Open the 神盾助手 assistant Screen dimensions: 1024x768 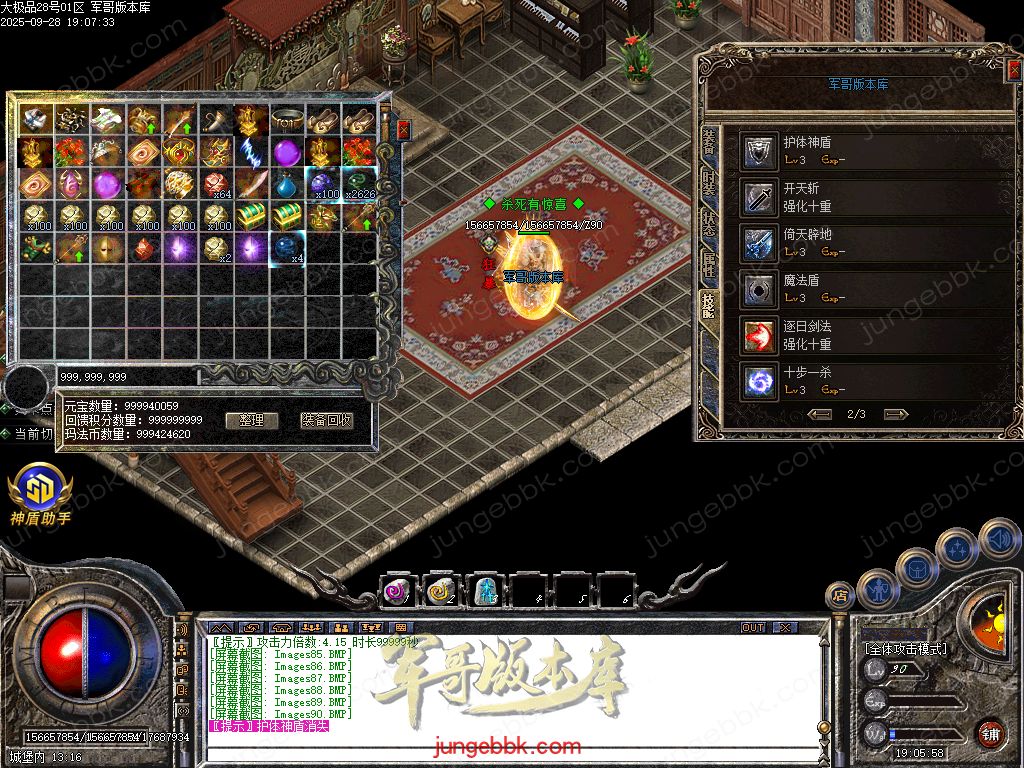[40, 493]
